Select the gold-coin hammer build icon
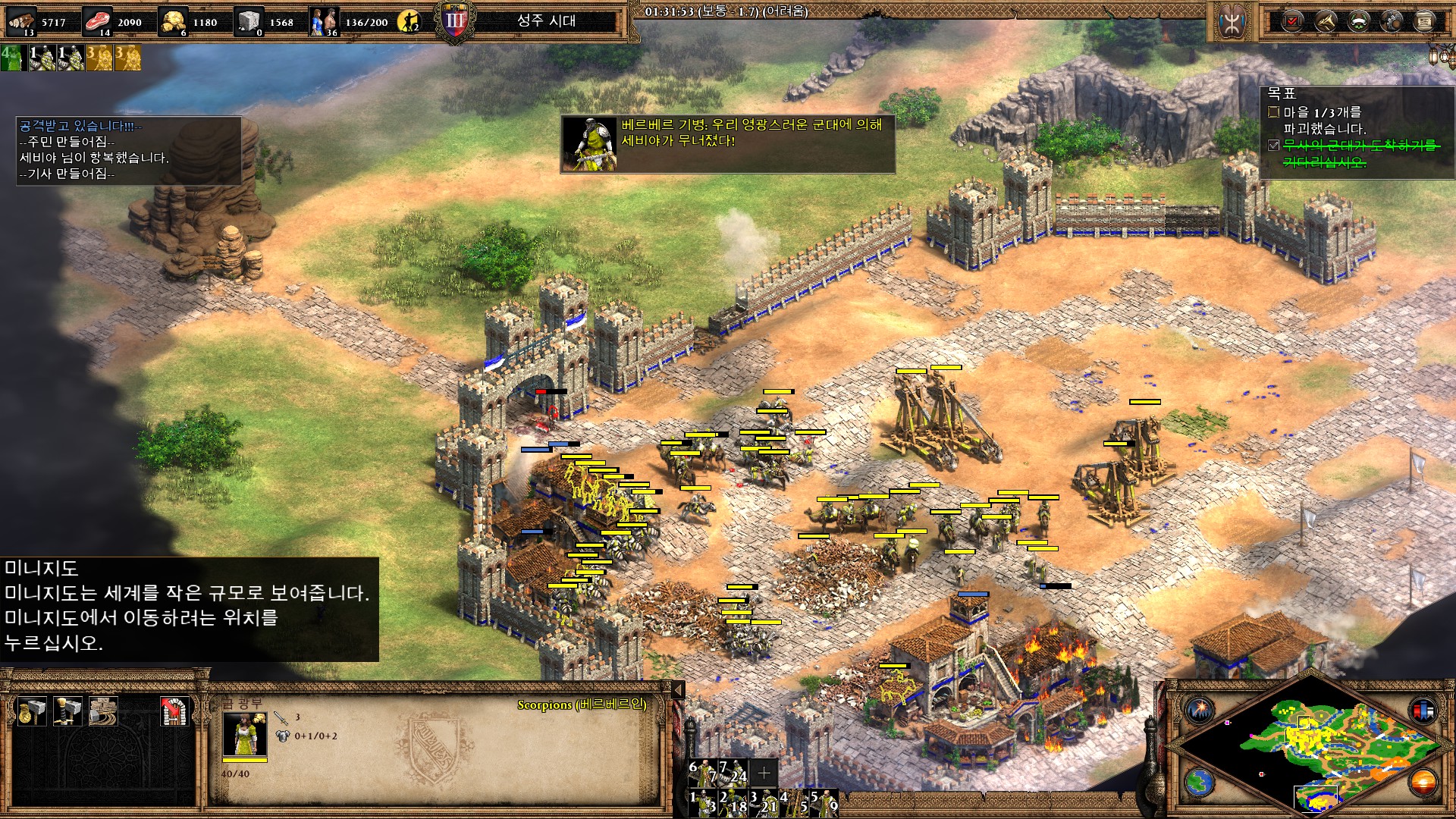Screen dimensions: 1456x819 [32, 711]
